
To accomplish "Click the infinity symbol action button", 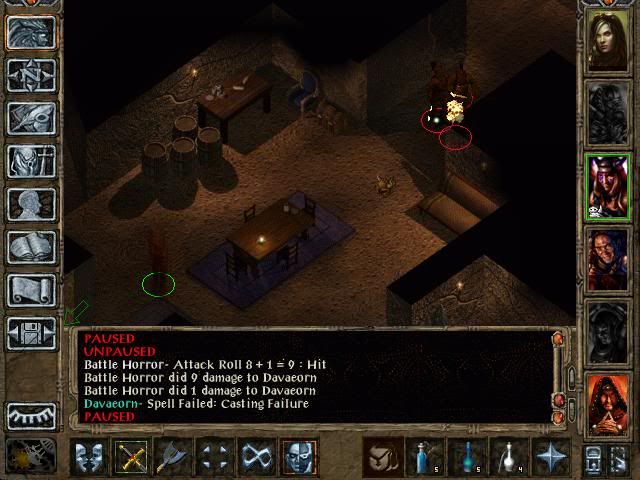I will [x=256, y=458].
